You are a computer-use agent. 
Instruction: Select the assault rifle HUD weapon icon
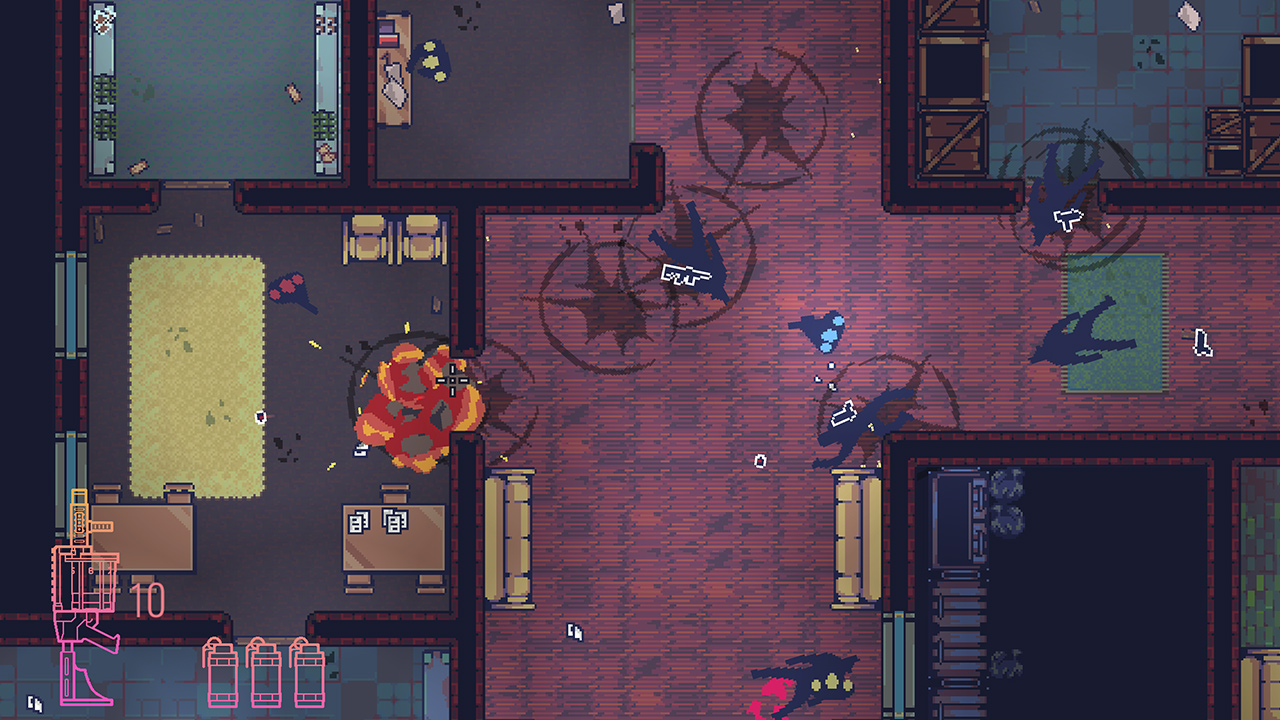pyautogui.click(x=85, y=590)
